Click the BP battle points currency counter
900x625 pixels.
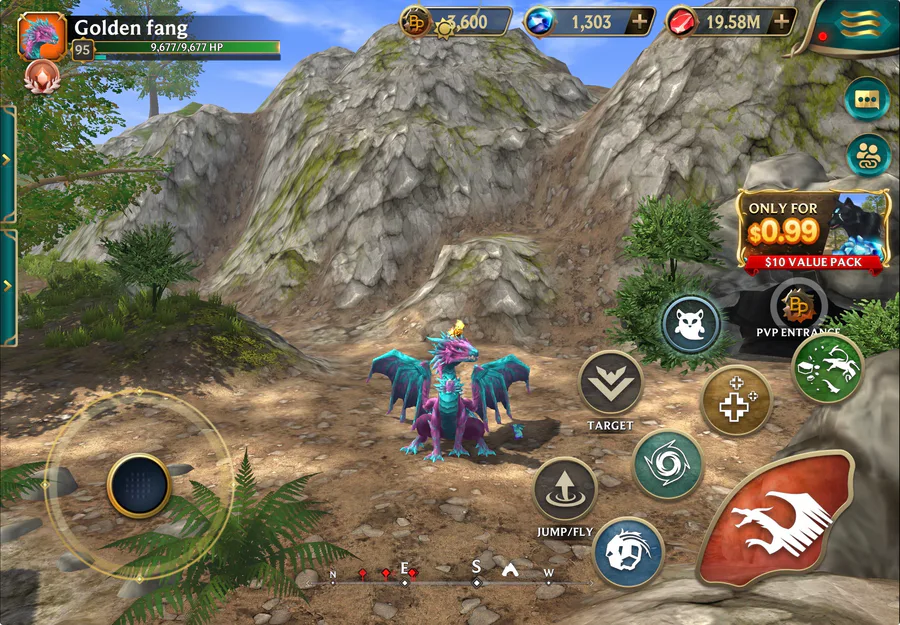(x=456, y=22)
